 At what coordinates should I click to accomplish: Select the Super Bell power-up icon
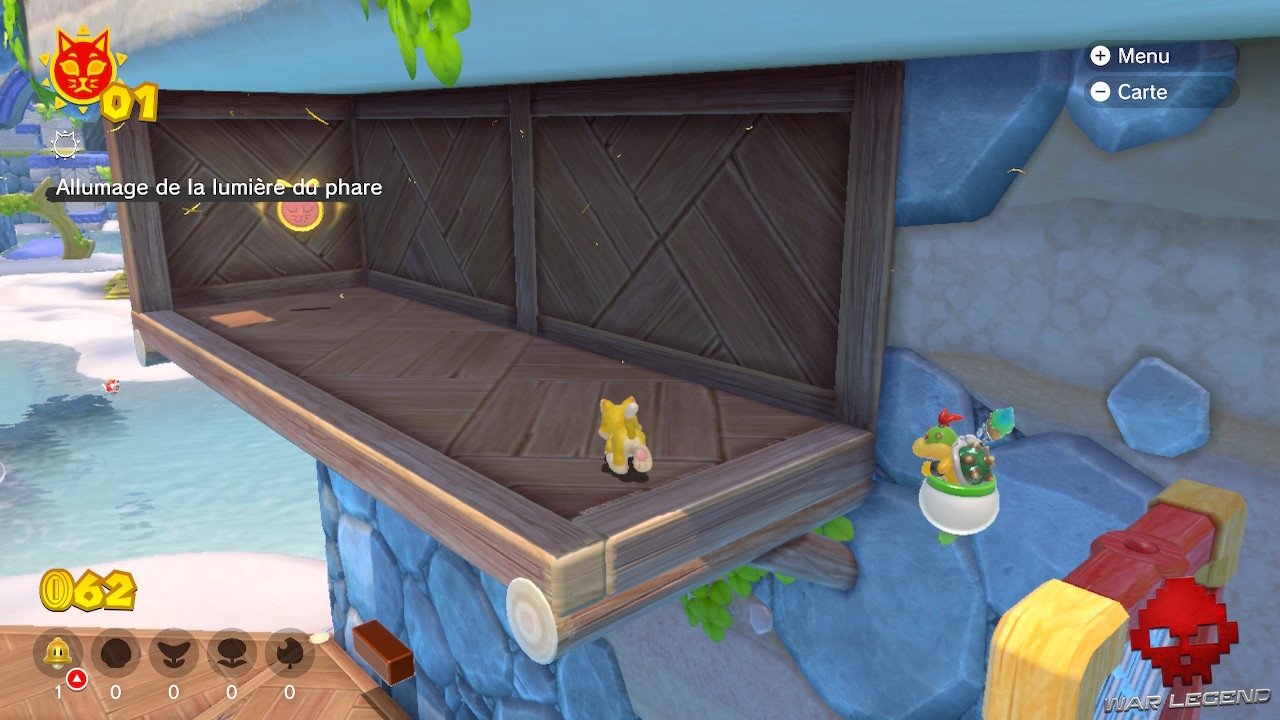[57, 650]
